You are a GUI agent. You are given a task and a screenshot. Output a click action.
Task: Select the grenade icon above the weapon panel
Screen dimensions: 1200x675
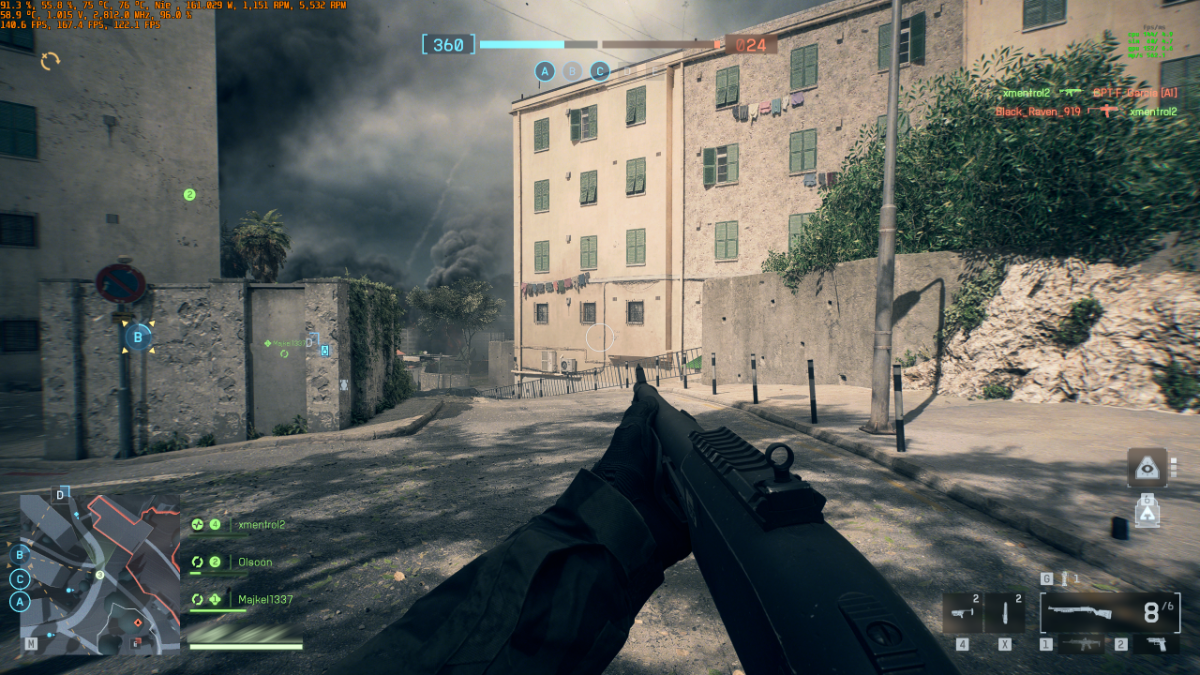tap(1066, 579)
